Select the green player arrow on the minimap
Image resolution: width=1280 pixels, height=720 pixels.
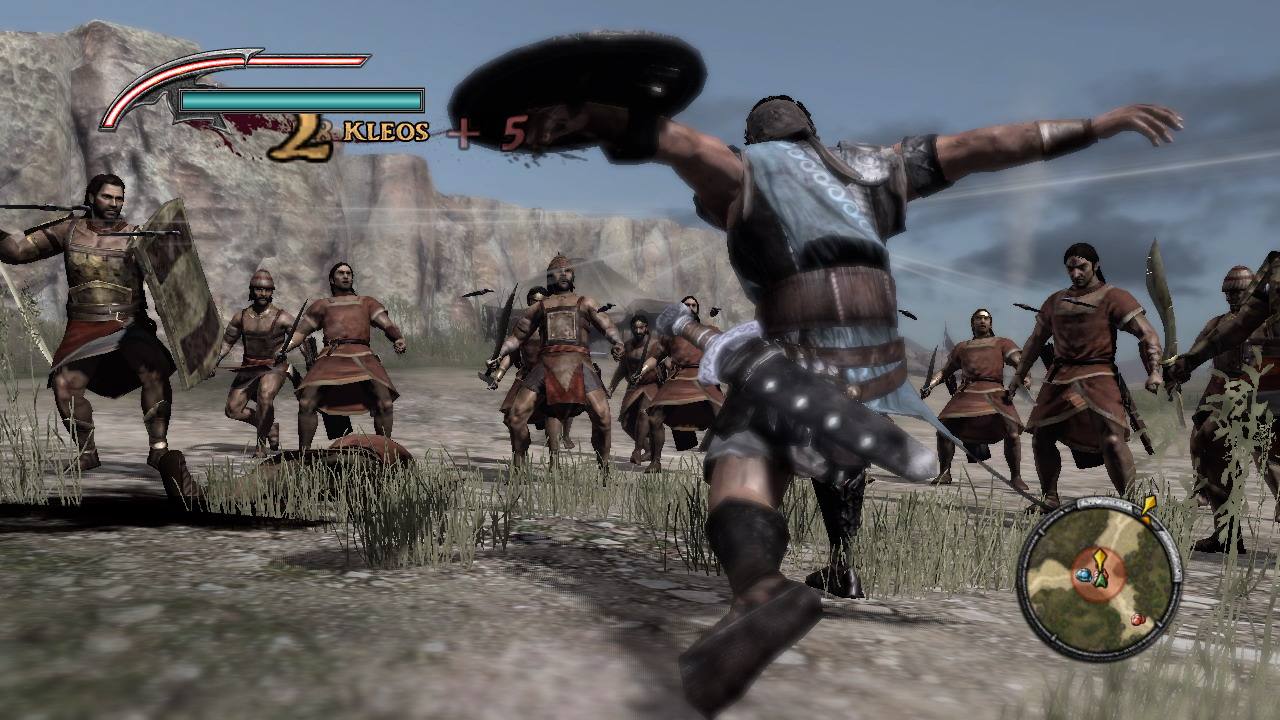click(x=1101, y=581)
